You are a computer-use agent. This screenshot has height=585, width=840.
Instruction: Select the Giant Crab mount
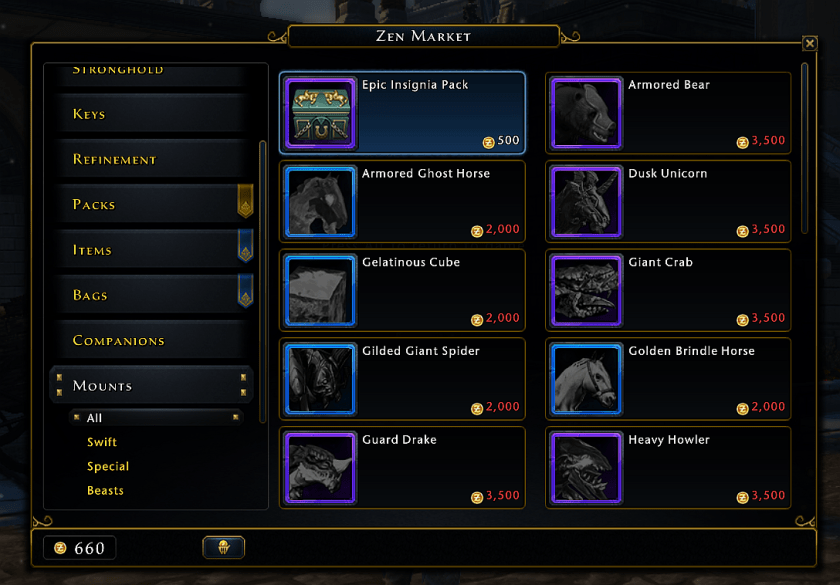[x=668, y=290]
